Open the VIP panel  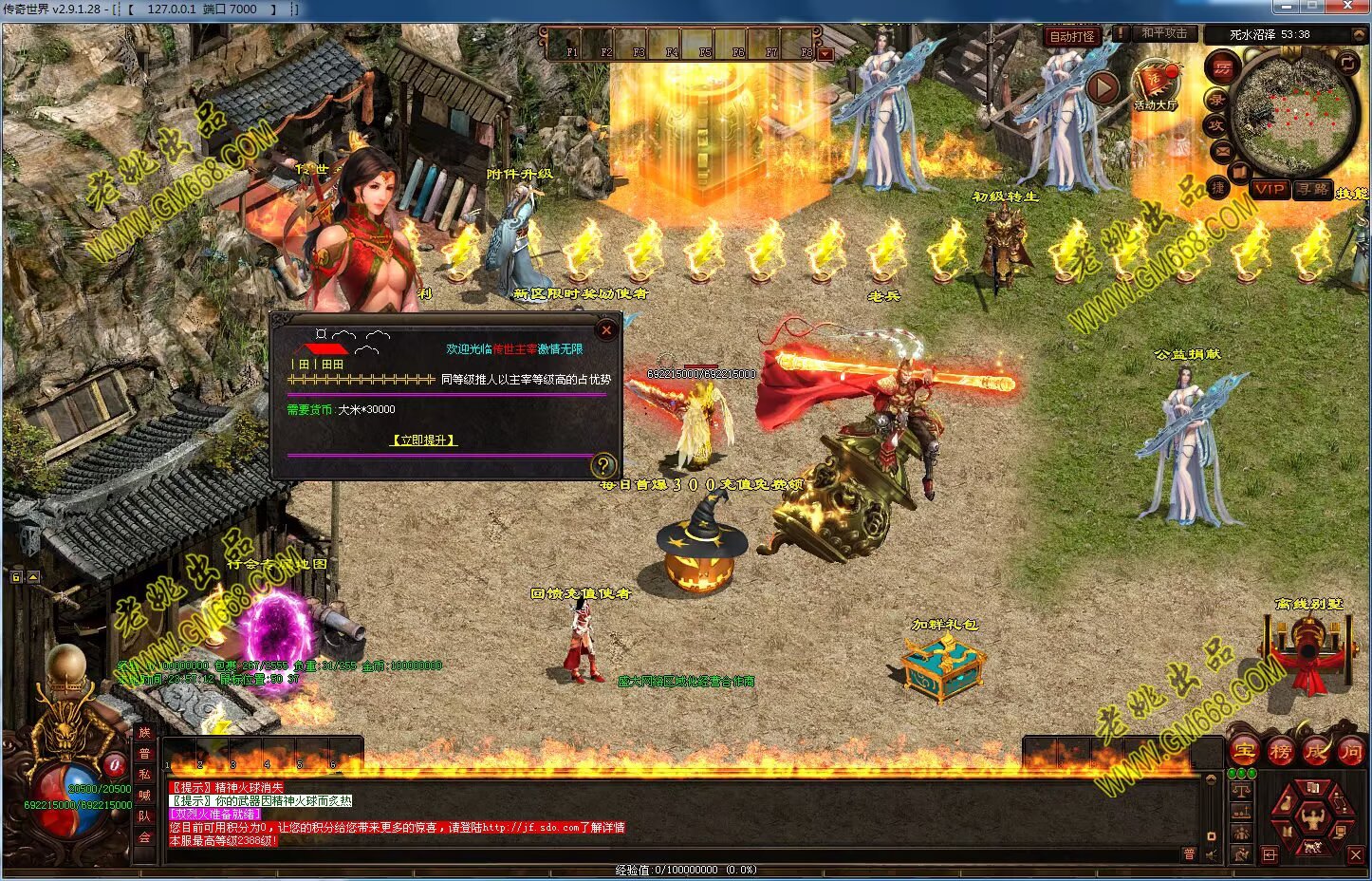click(x=1269, y=189)
